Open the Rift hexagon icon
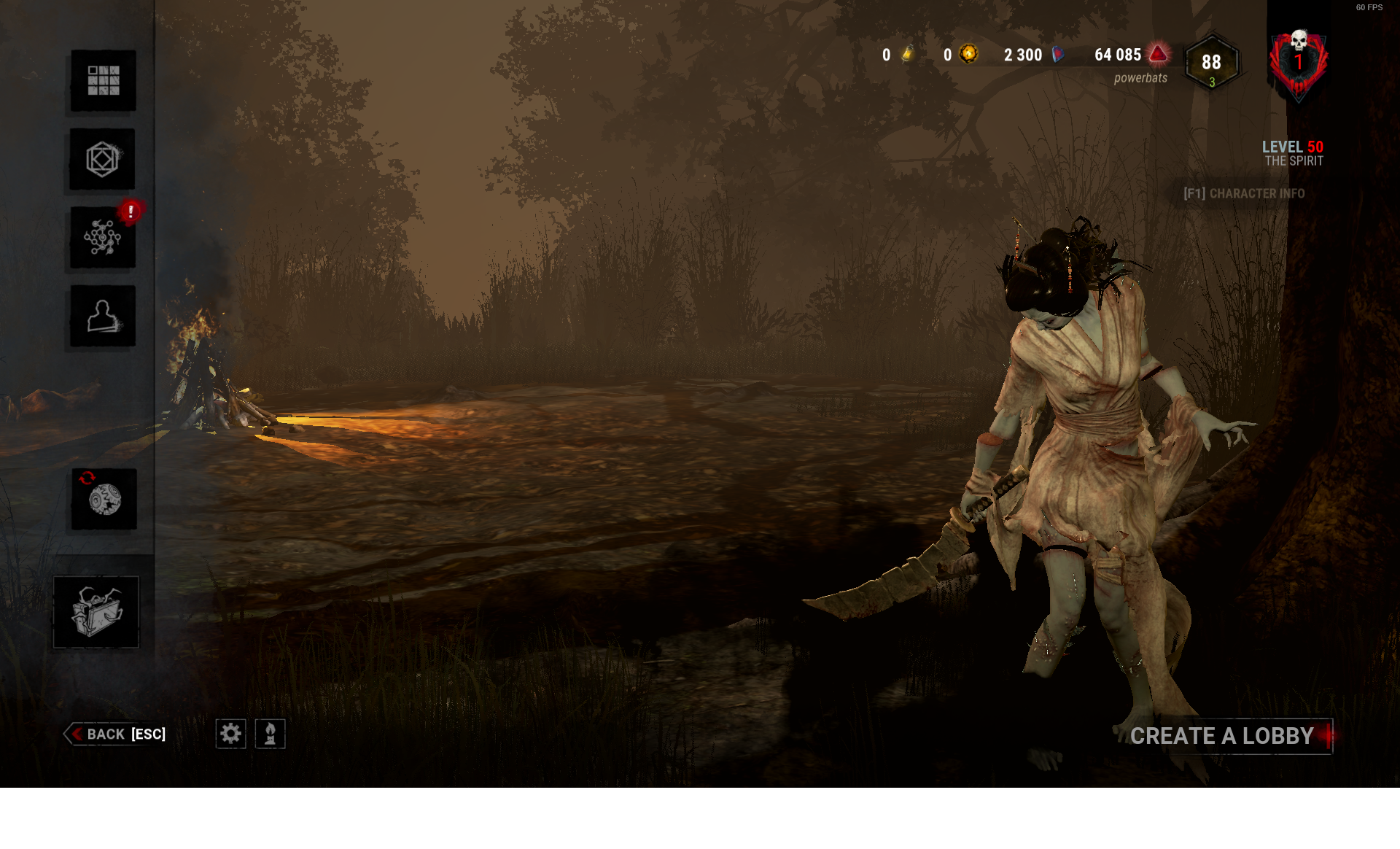The image size is (1400, 849). pos(102,159)
